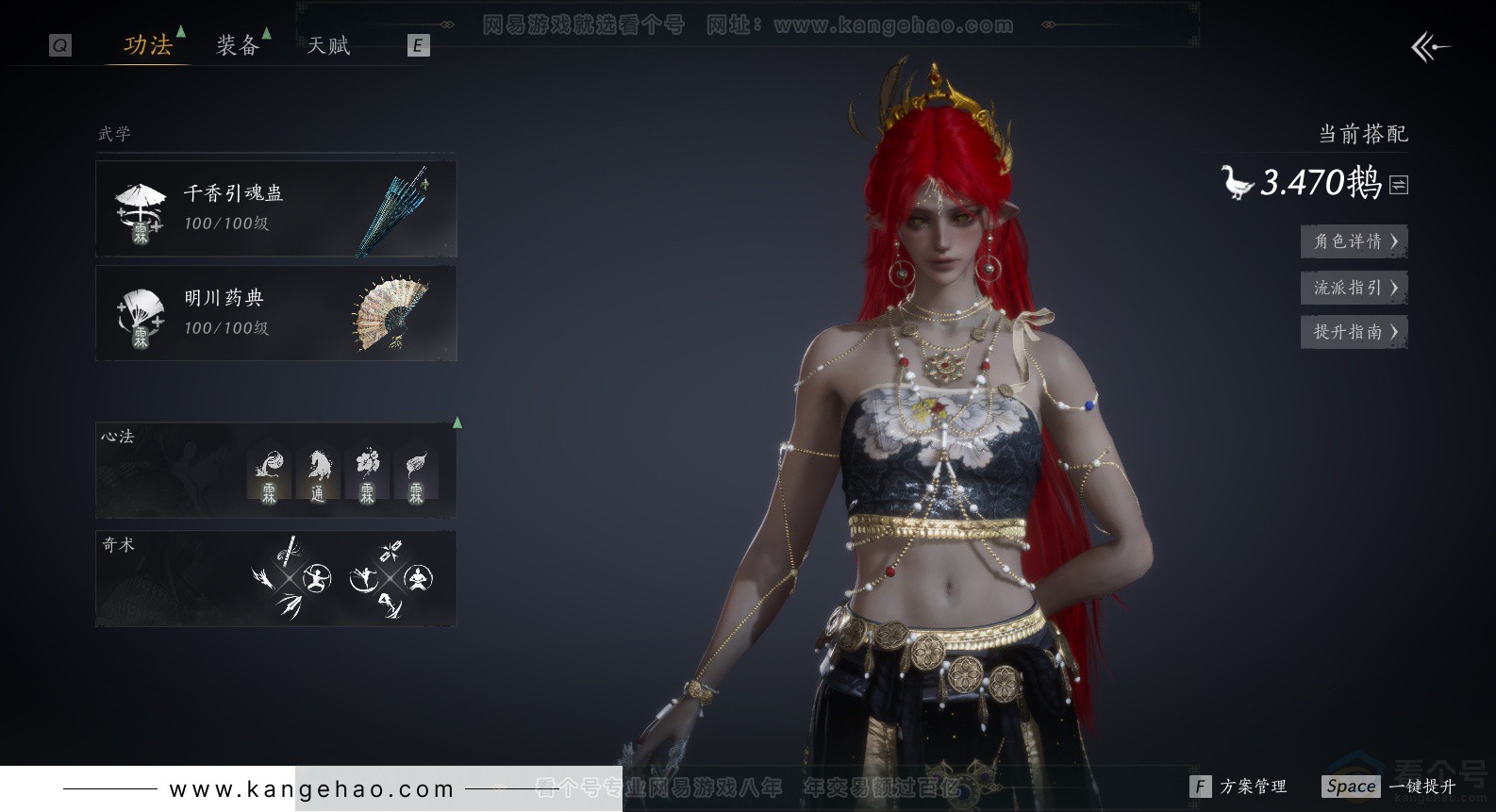
Task: Open 方案管理 loadout management
Action: (x=1240, y=787)
